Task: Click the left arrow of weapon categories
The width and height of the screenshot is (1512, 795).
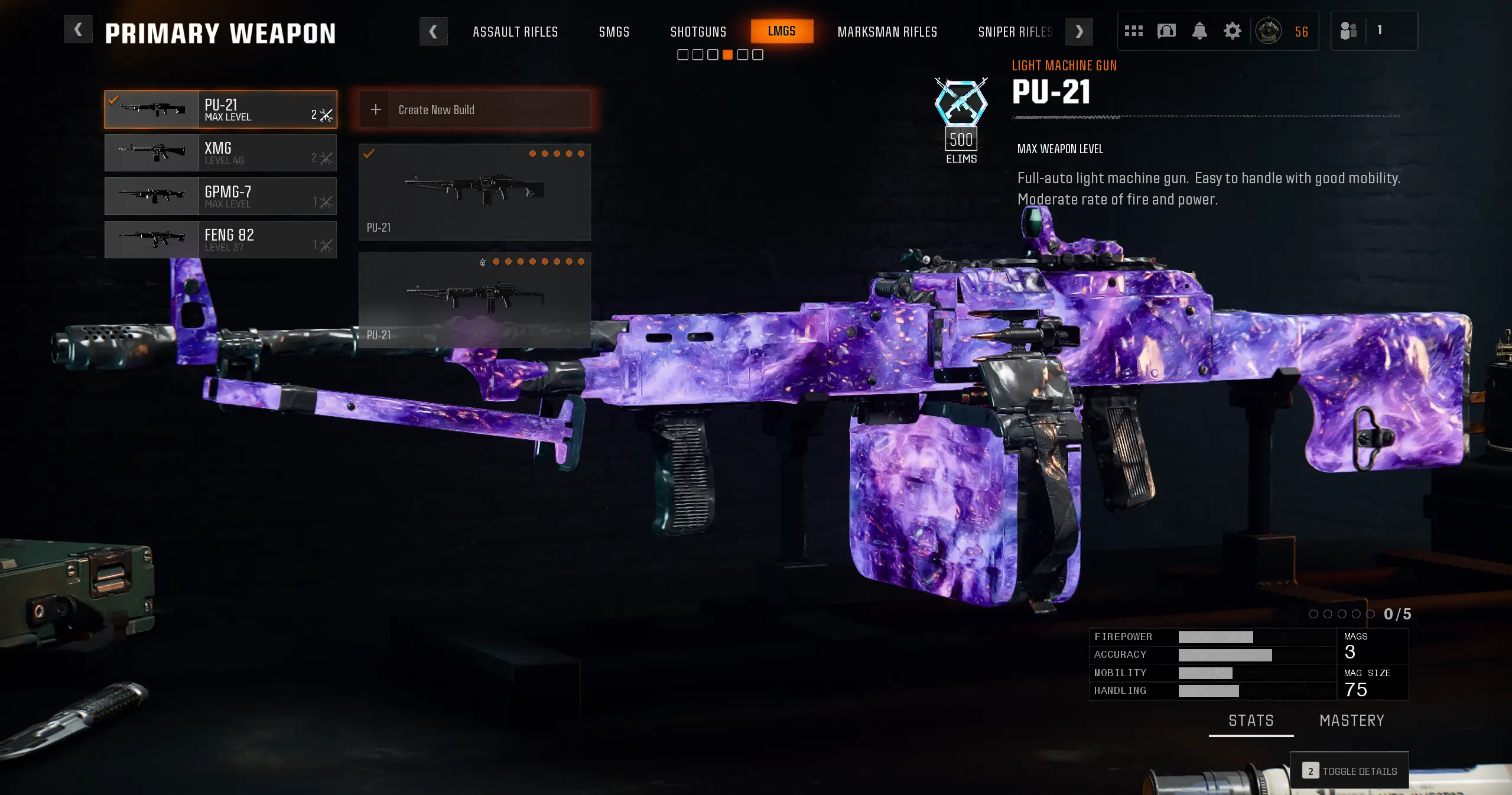Action: click(x=433, y=32)
